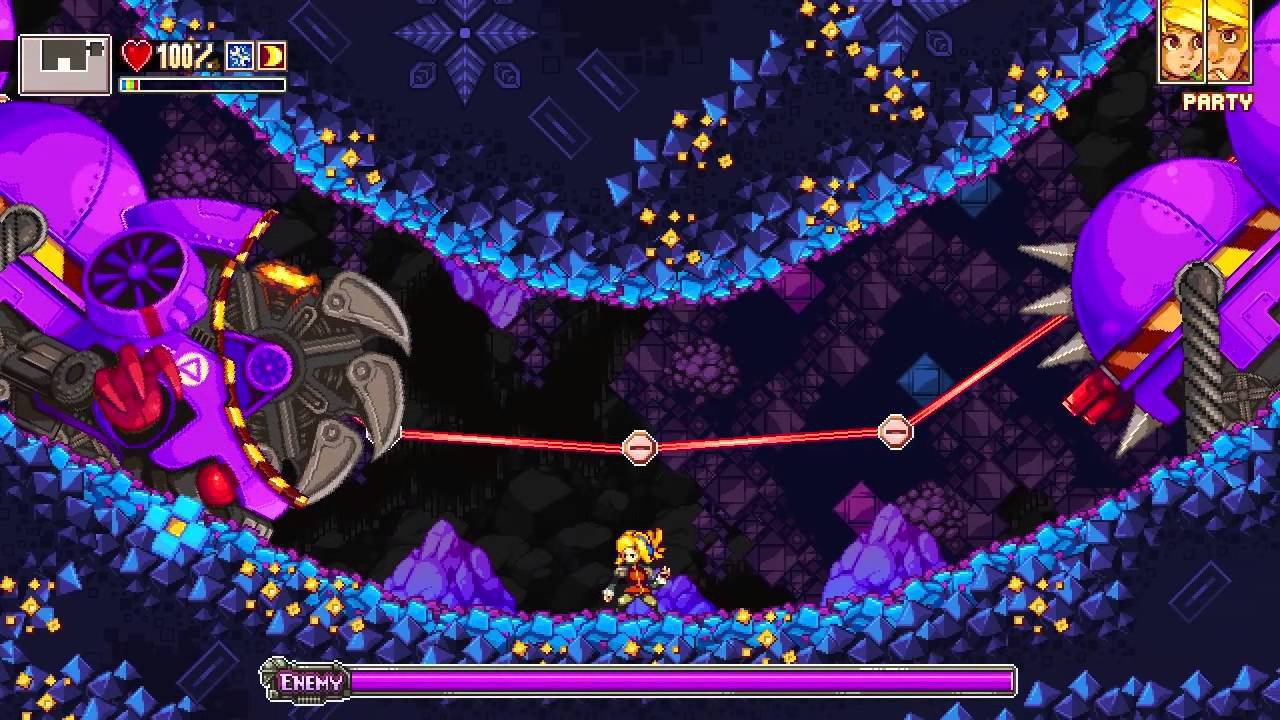Click the left stop-sign laser node
Image resolution: width=1280 pixels, height=720 pixels.
pyautogui.click(x=641, y=447)
